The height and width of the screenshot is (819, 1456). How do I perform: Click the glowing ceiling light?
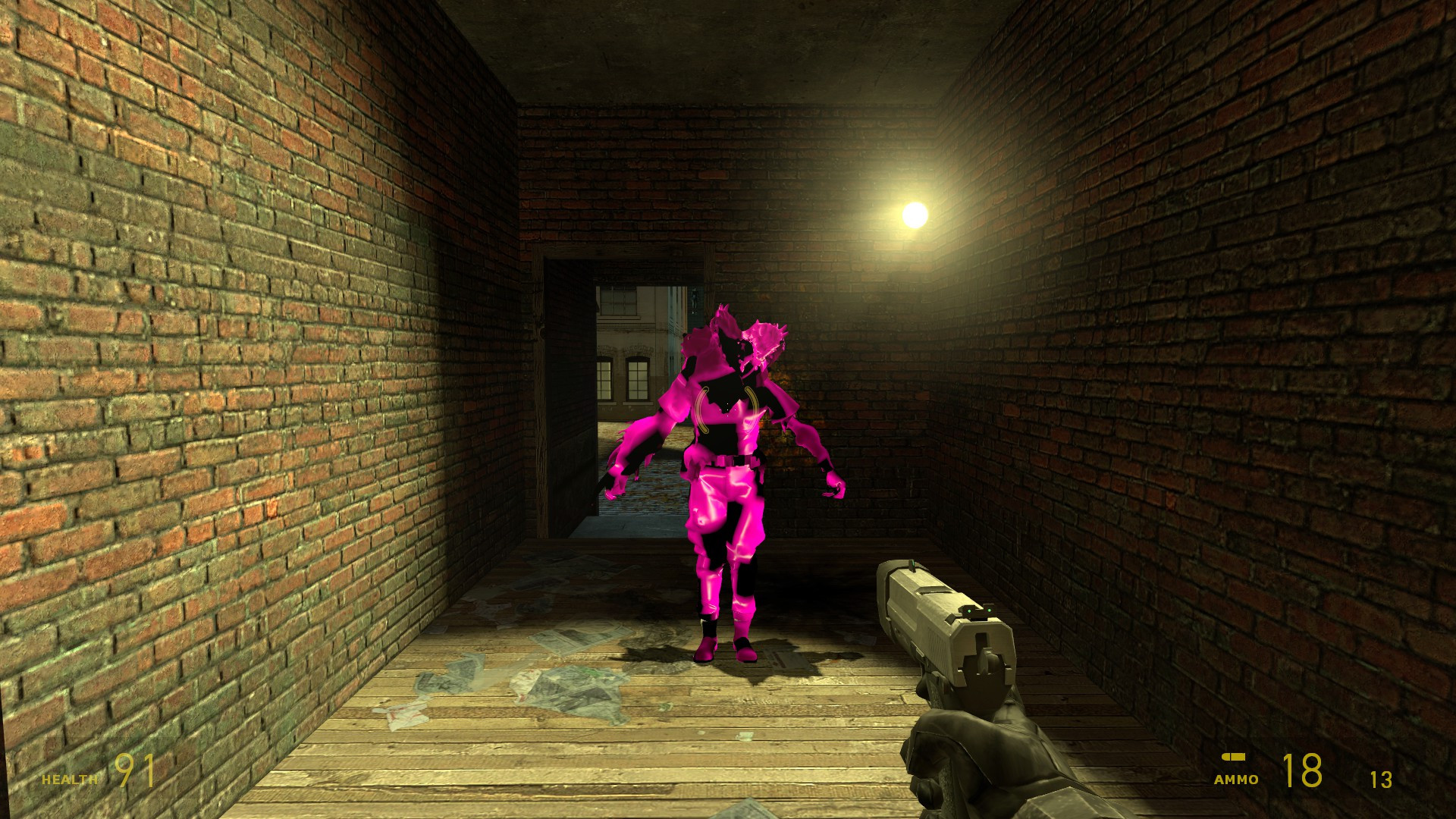[915, 214]
